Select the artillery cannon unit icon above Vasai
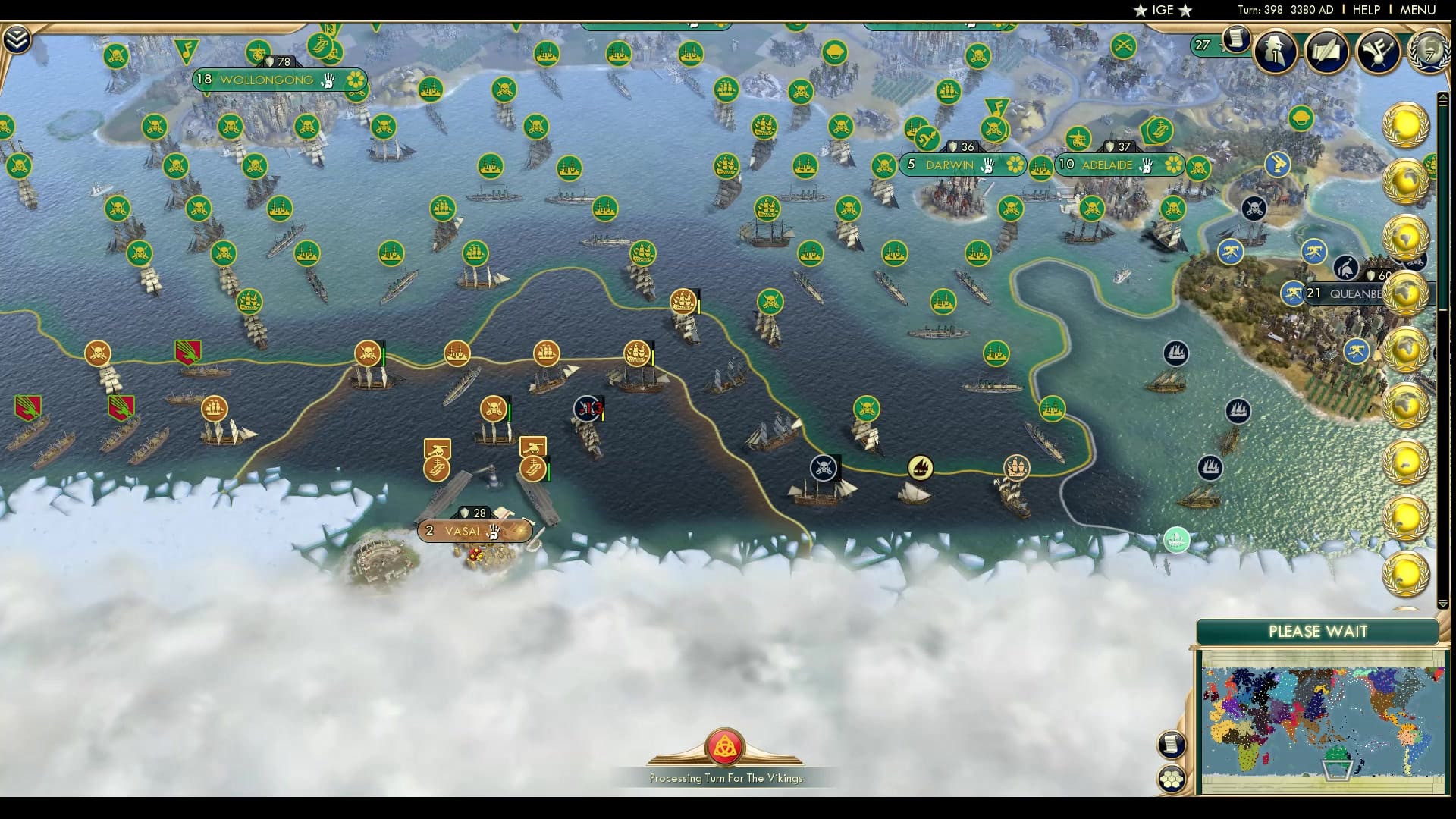 click(x=437, y=450)
